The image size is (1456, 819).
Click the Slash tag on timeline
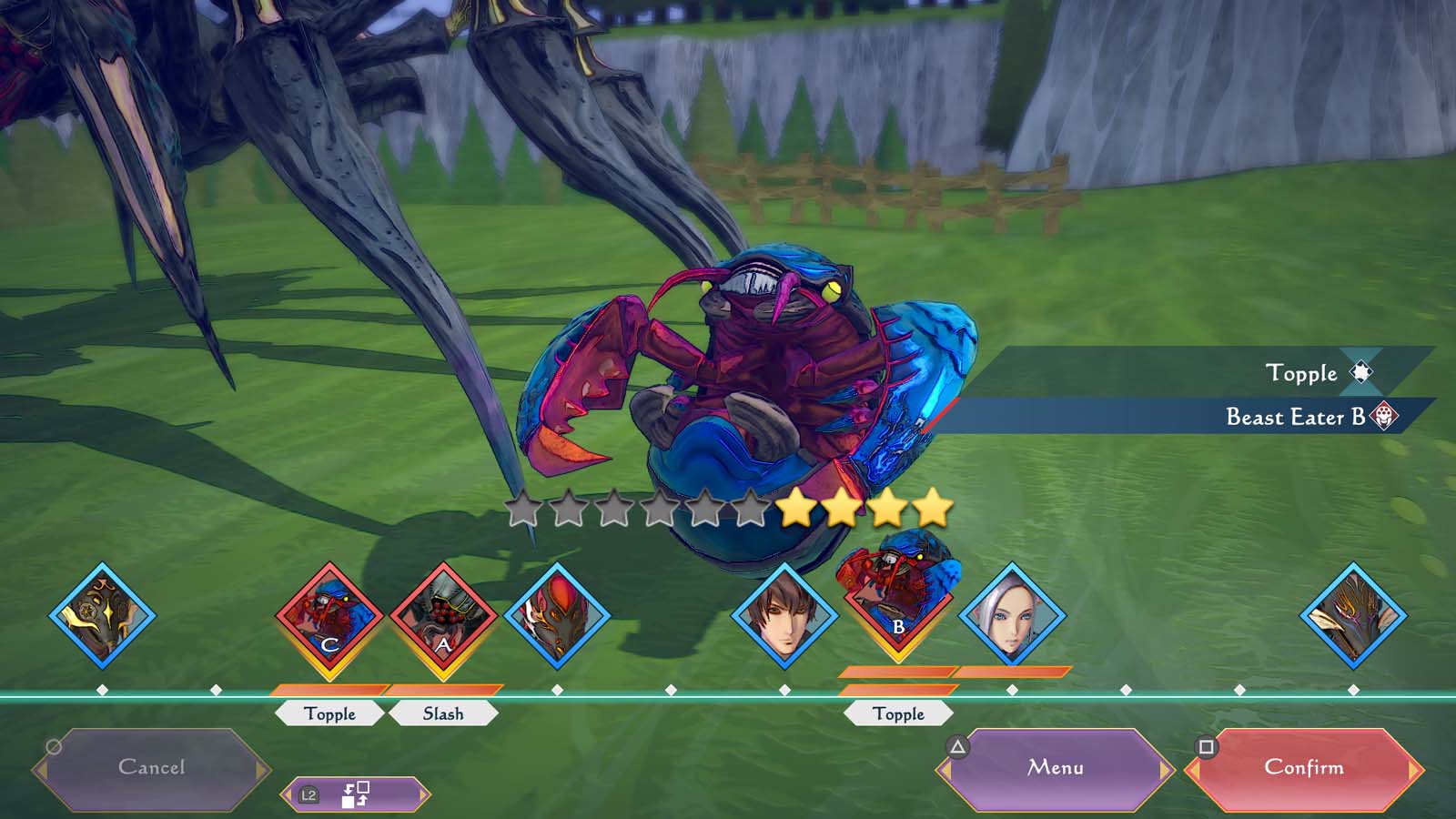click(443, 713)
